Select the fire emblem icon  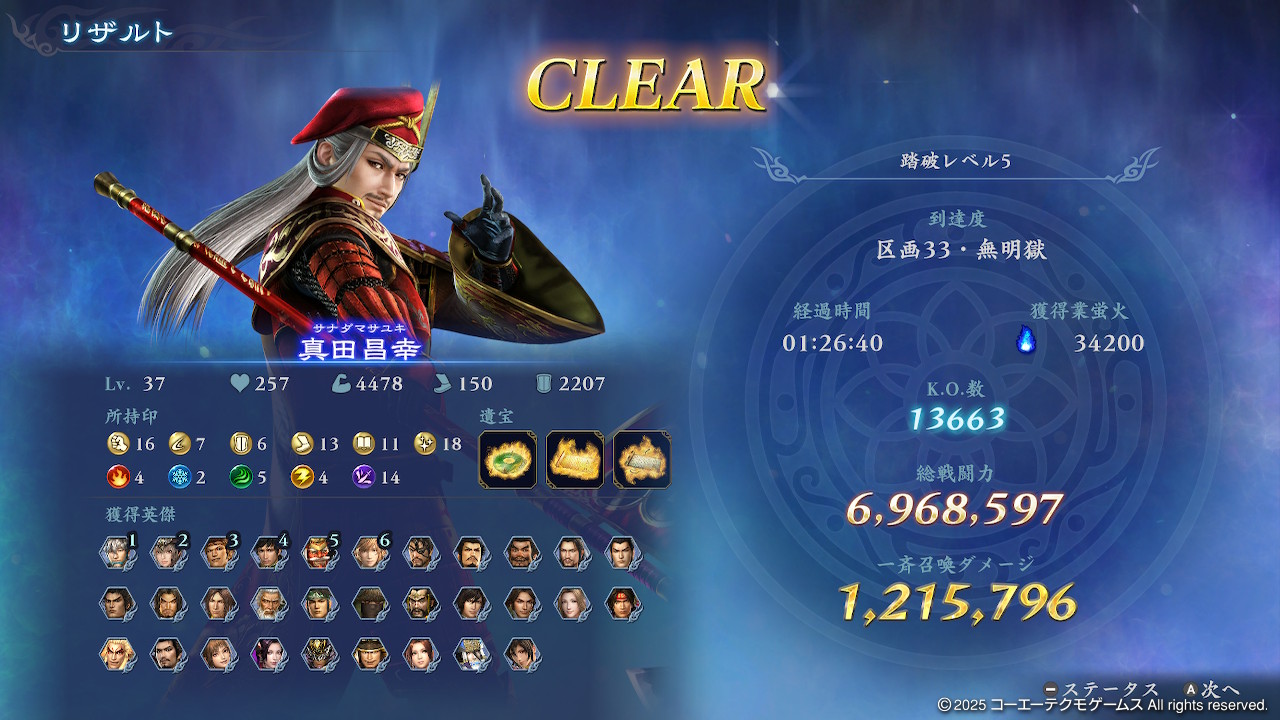click(118, 477)
